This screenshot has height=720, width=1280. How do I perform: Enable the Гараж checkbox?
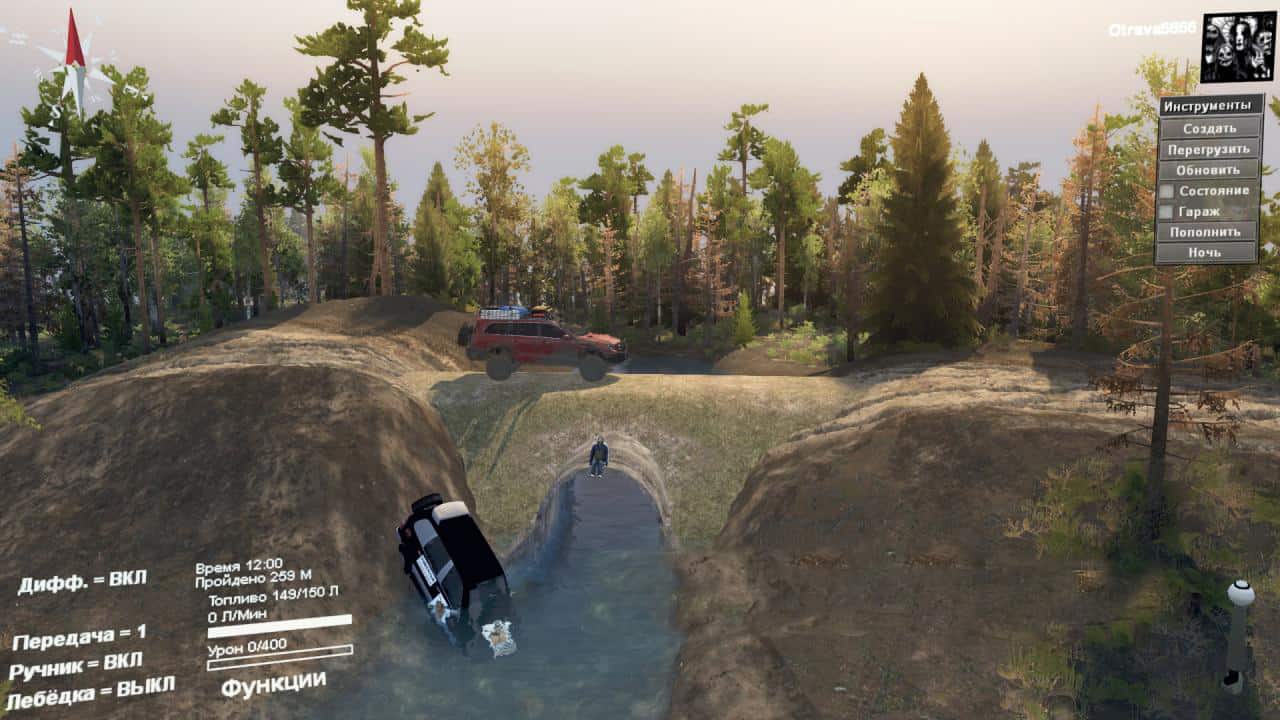pos(1166,212)
